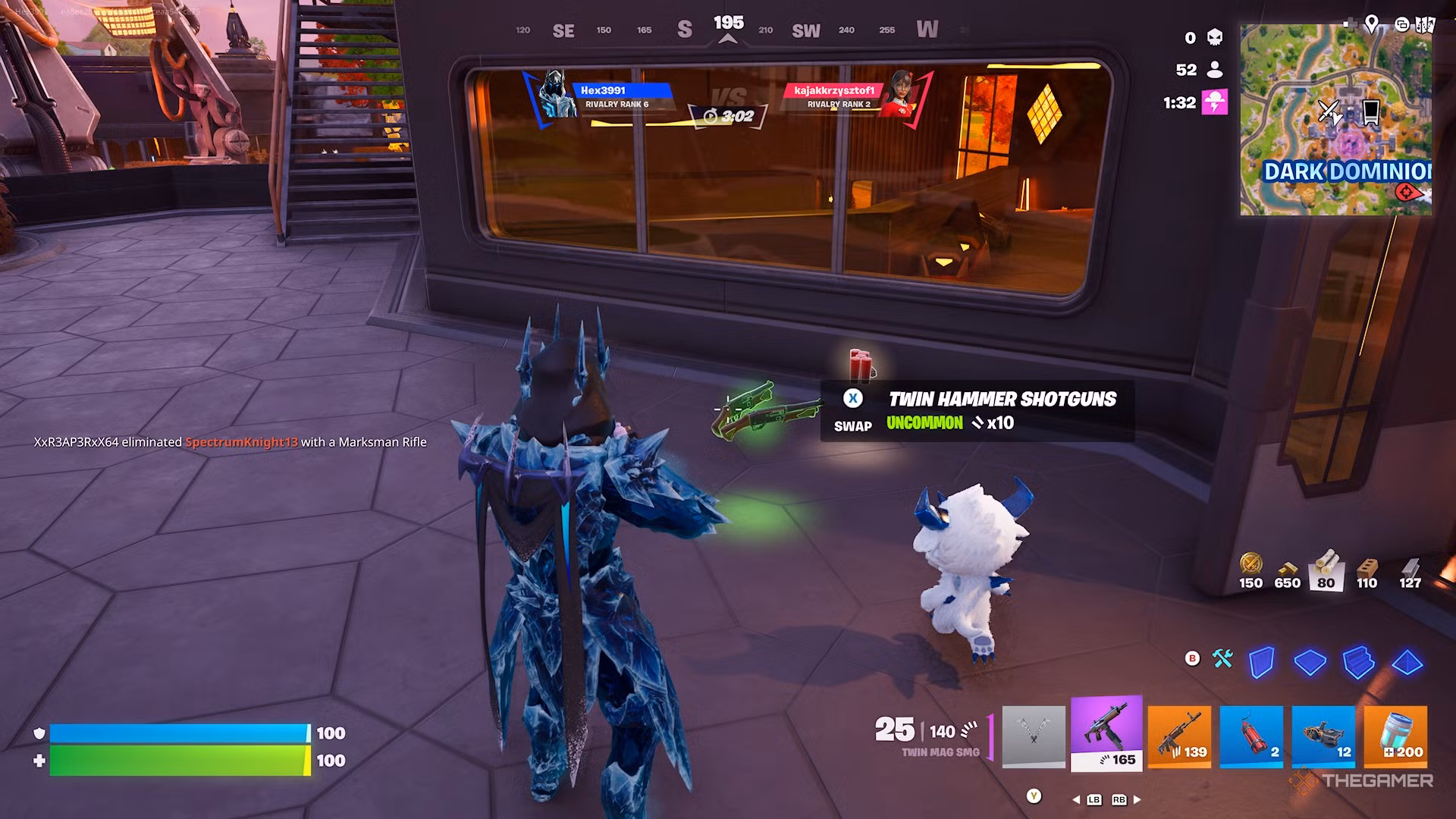Viewport: 1456px width, 819px height.
Task: Click SpectrumKnight13 in the elimination feed
Action: point(241,441)
